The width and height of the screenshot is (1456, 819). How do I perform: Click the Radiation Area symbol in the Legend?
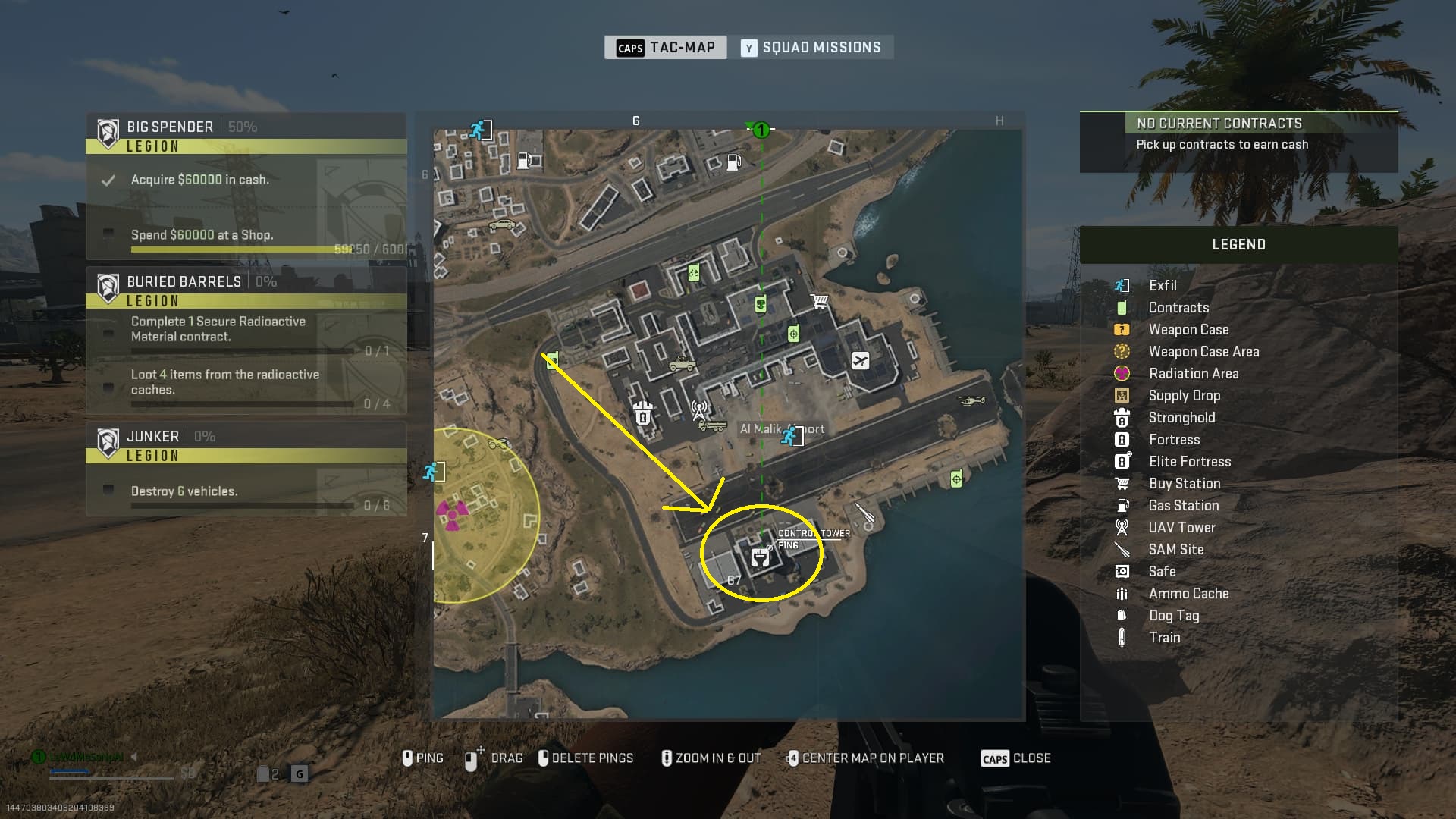1123,373
